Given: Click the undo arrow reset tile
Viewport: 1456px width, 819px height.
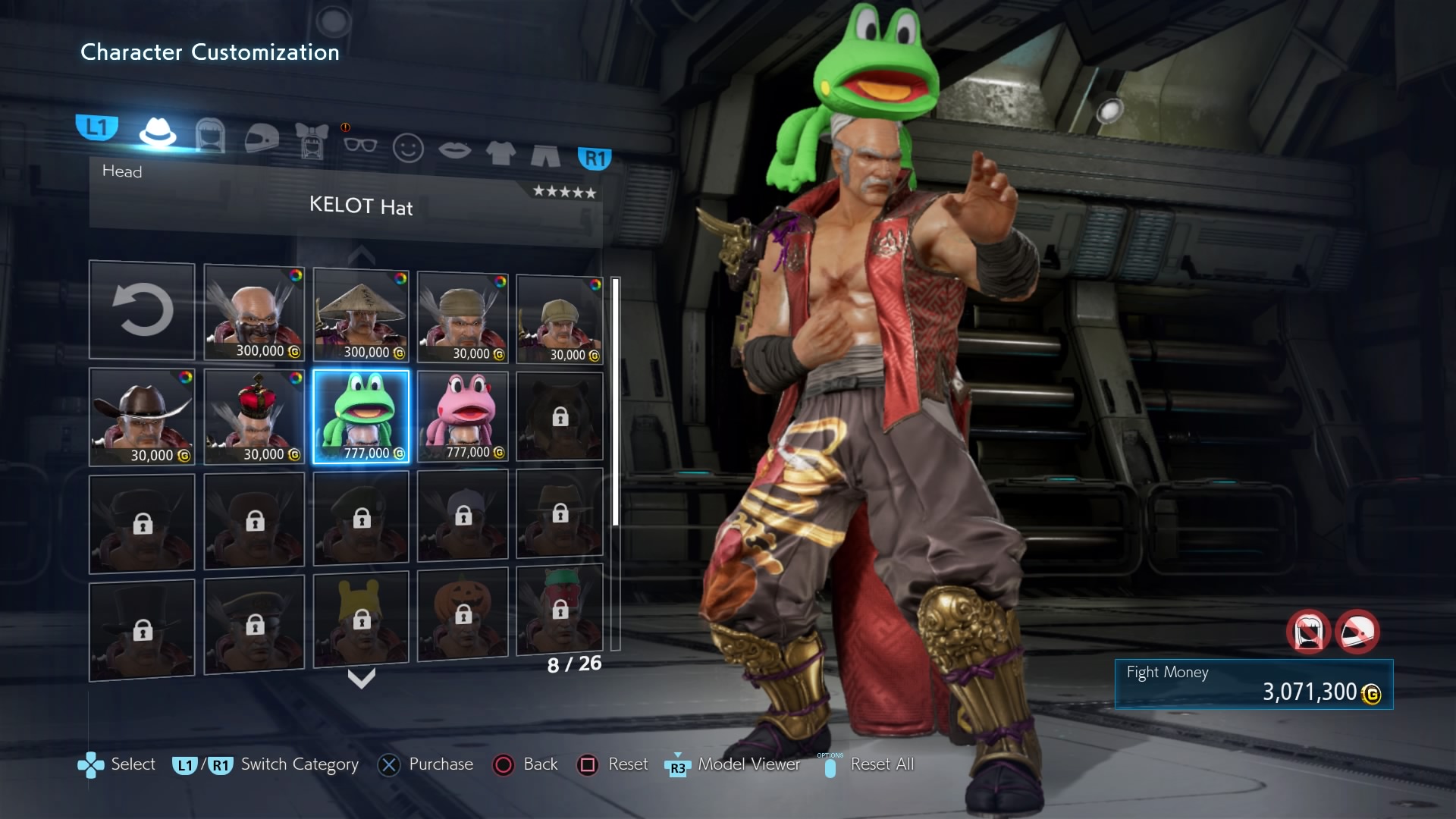Looking at the screenshot, I should click(x=142, y=310).
